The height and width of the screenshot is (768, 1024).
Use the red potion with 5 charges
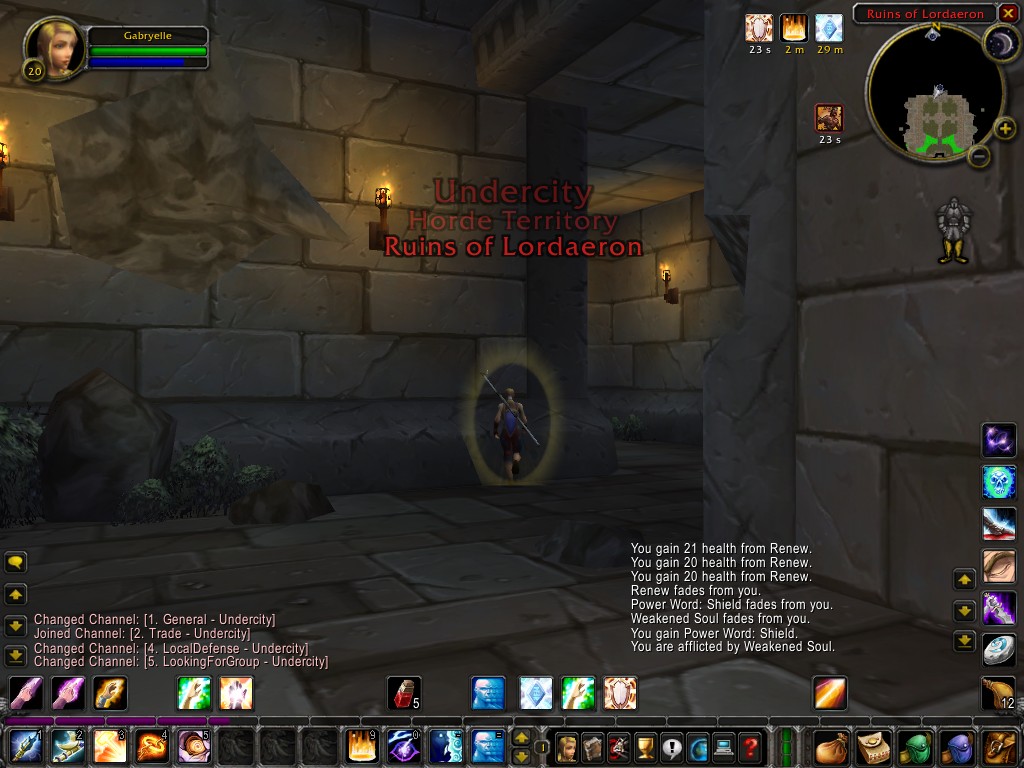click(x=403, y=693)
